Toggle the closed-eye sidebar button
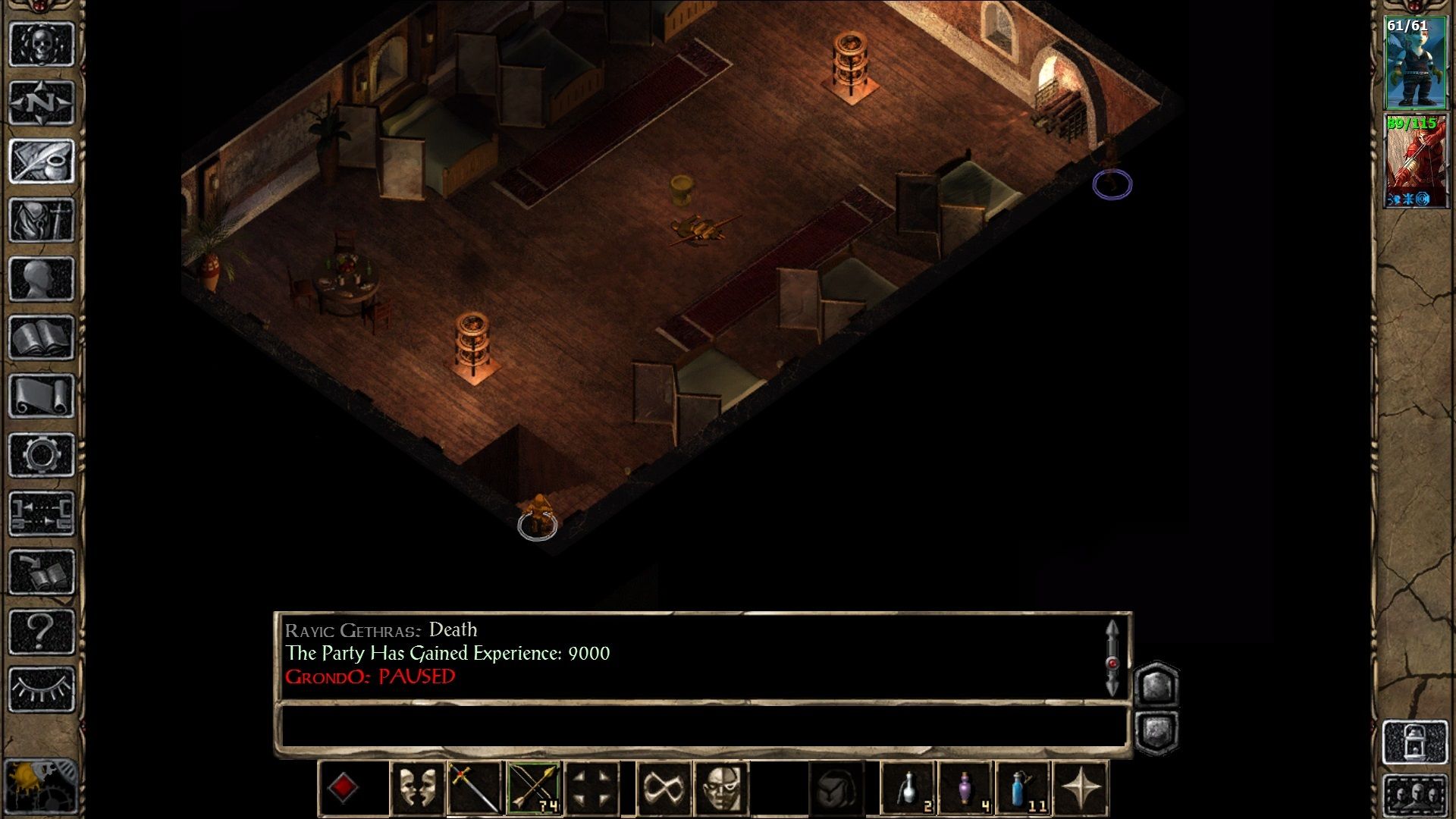Image resolution: width=1456 pixels, height=819 pixels. pos(42,681)
